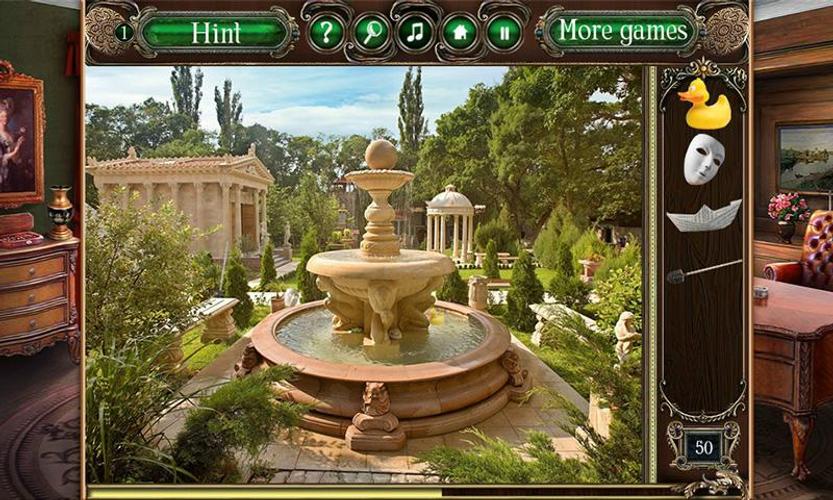Toggle the music note button
This screenshot has width=833, height=500.
pos(416,32)
